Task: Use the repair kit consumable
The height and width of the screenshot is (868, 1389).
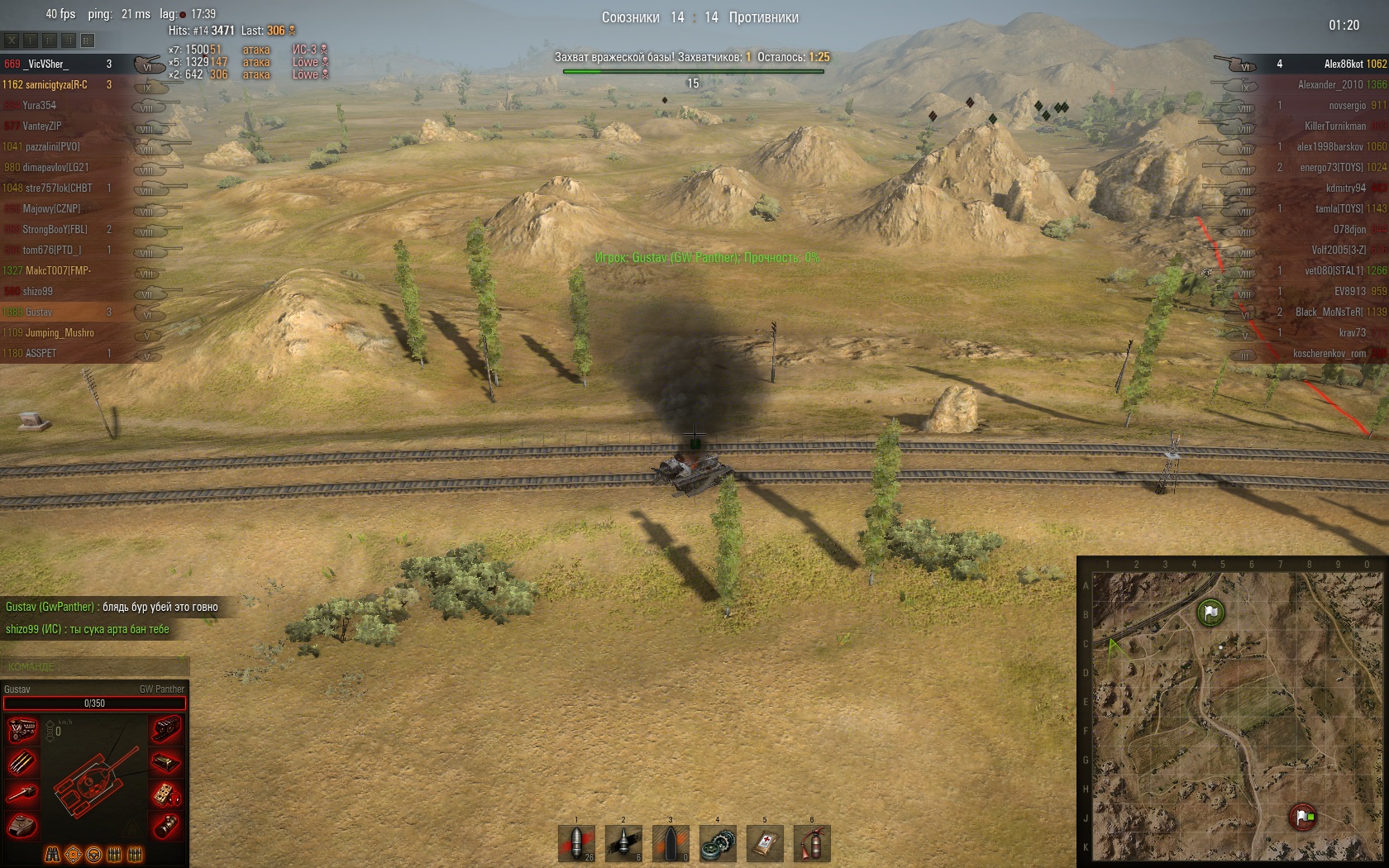Action: 718,843
